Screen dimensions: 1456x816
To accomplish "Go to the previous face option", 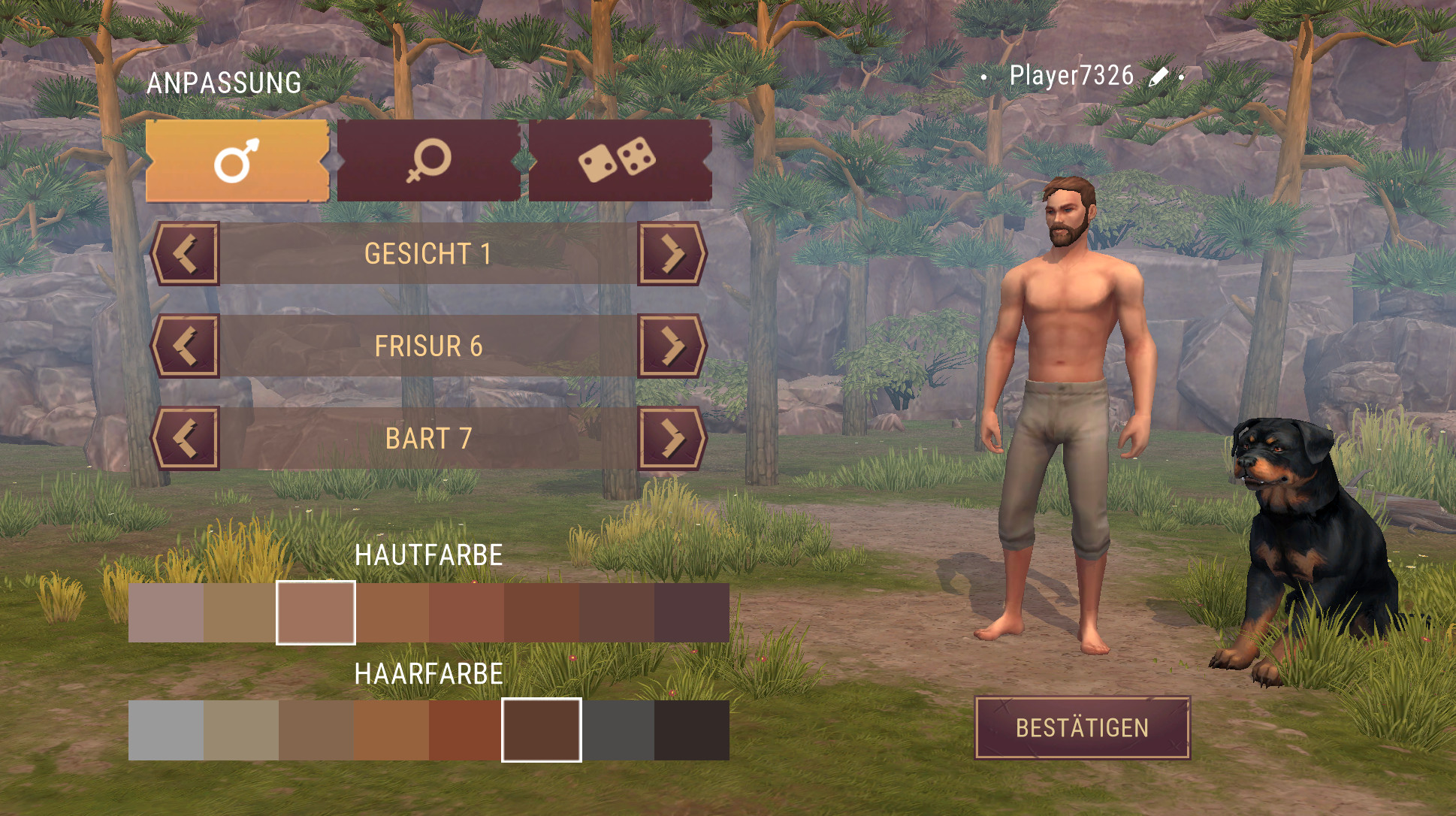I will [186, 254].
